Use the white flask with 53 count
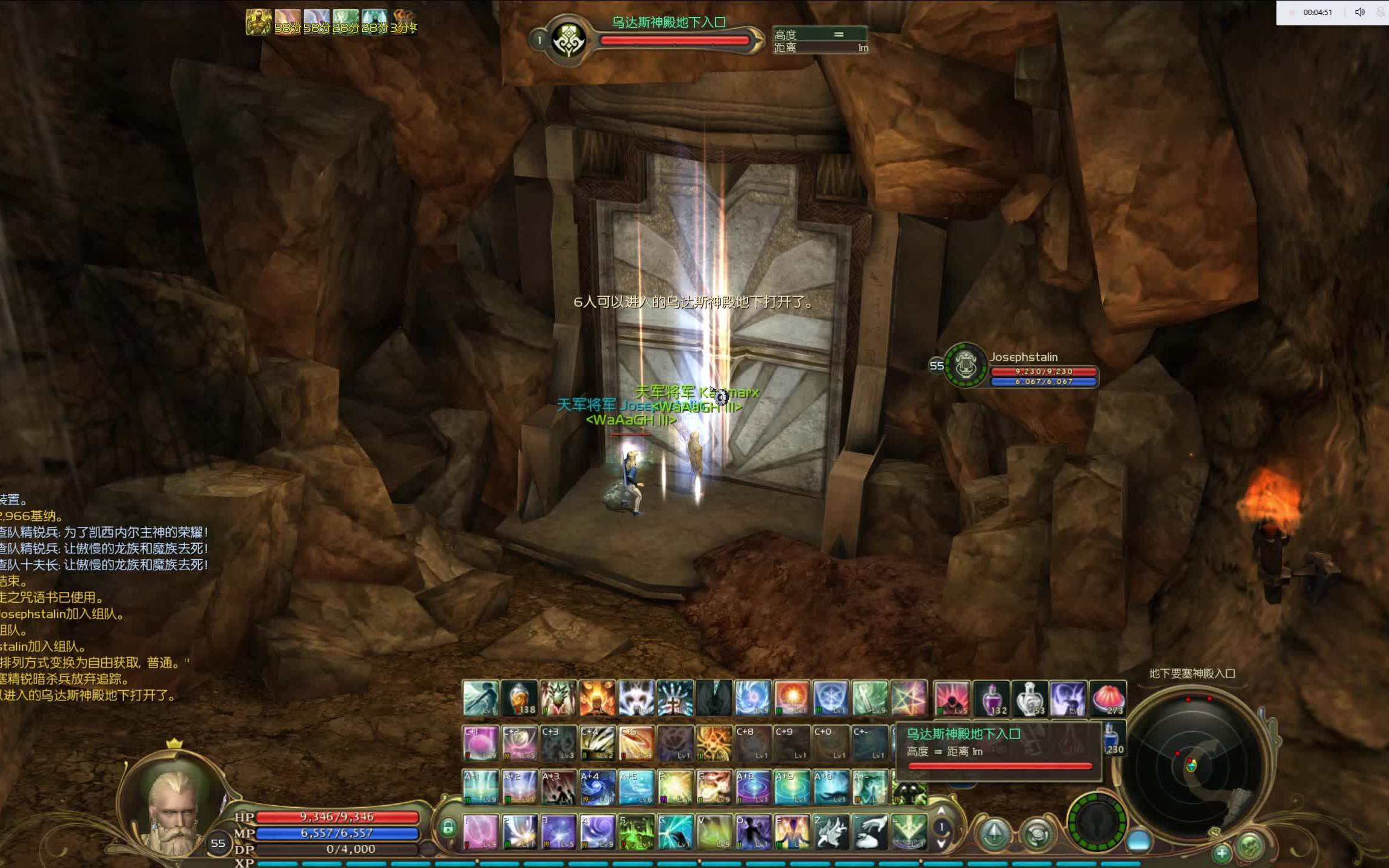Screen dimensions: 1389x868 click(1030, 699)
